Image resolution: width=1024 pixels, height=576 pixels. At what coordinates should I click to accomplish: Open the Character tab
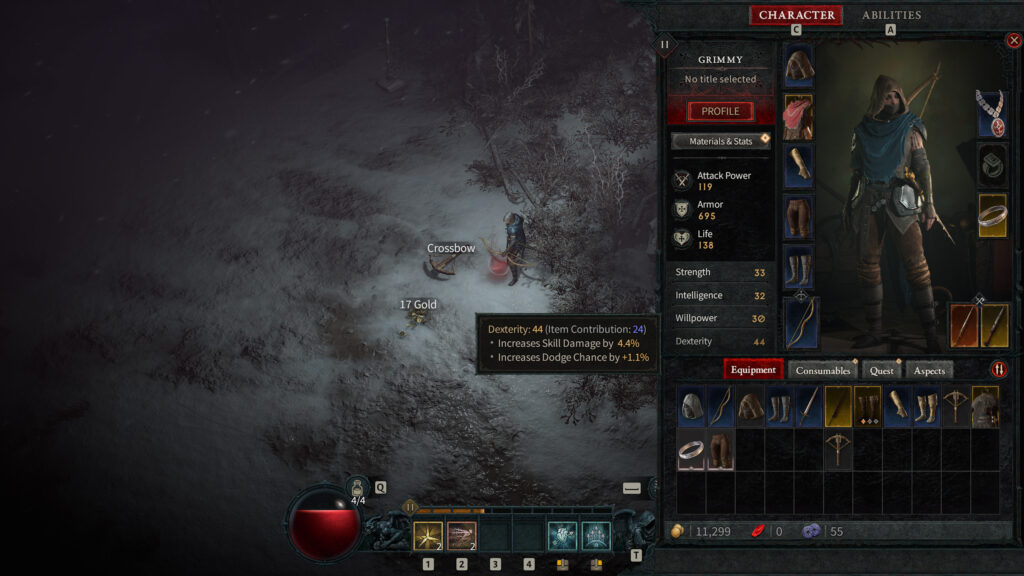click(x=796, y=15)
